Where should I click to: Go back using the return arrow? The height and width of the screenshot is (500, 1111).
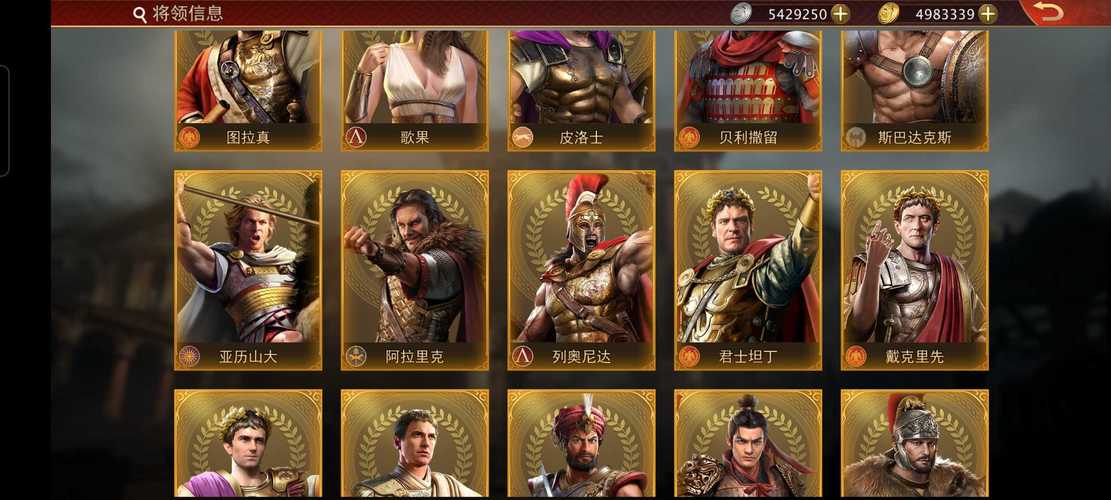[1048, 13]
